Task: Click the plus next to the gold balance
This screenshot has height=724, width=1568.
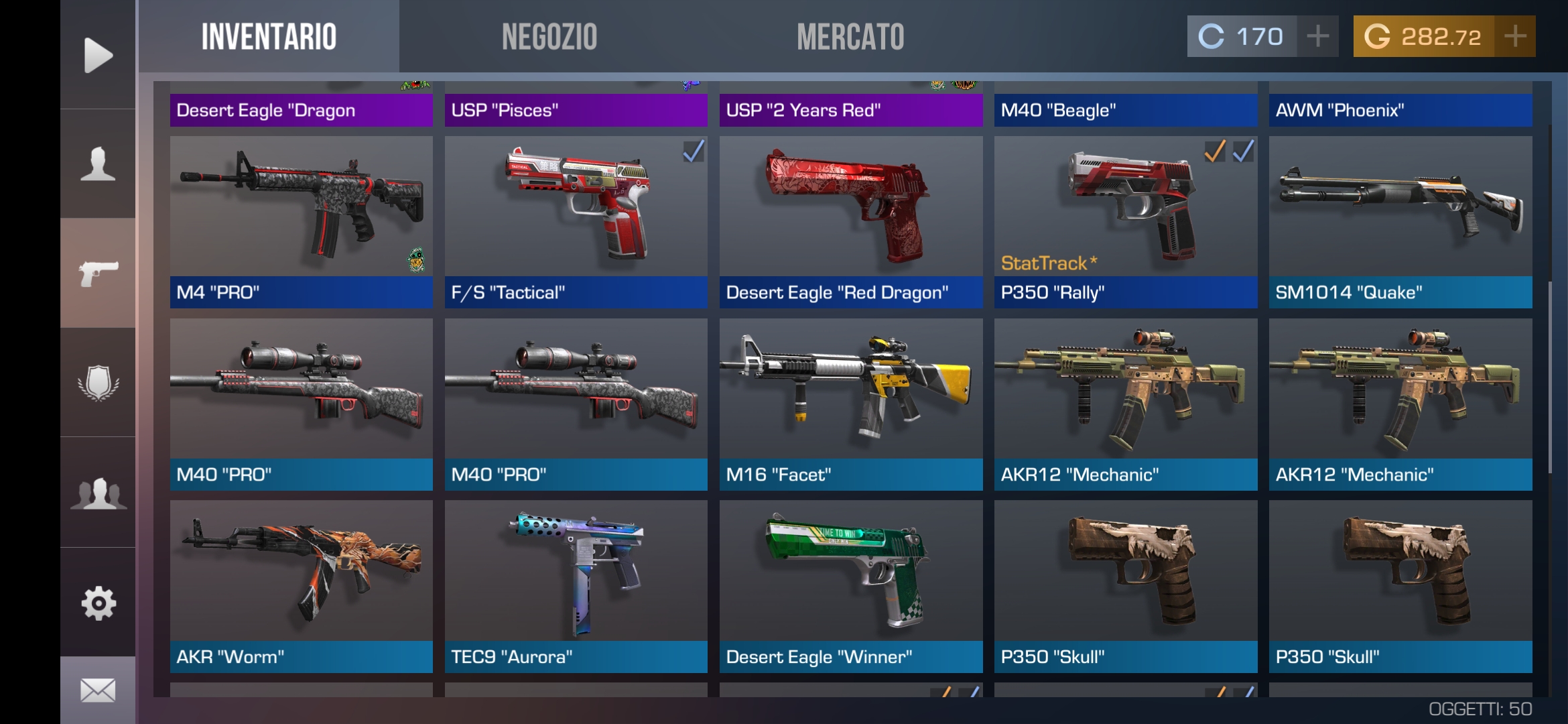Action: [x=1515, y=37]
